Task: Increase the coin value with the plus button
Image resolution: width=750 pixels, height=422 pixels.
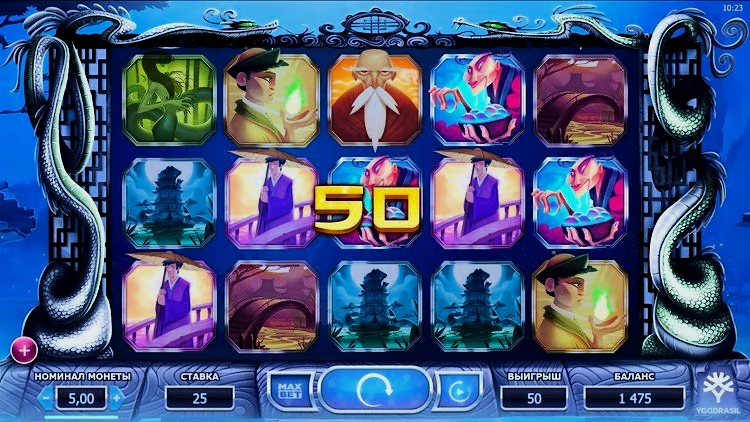Action: pos(117,398)
